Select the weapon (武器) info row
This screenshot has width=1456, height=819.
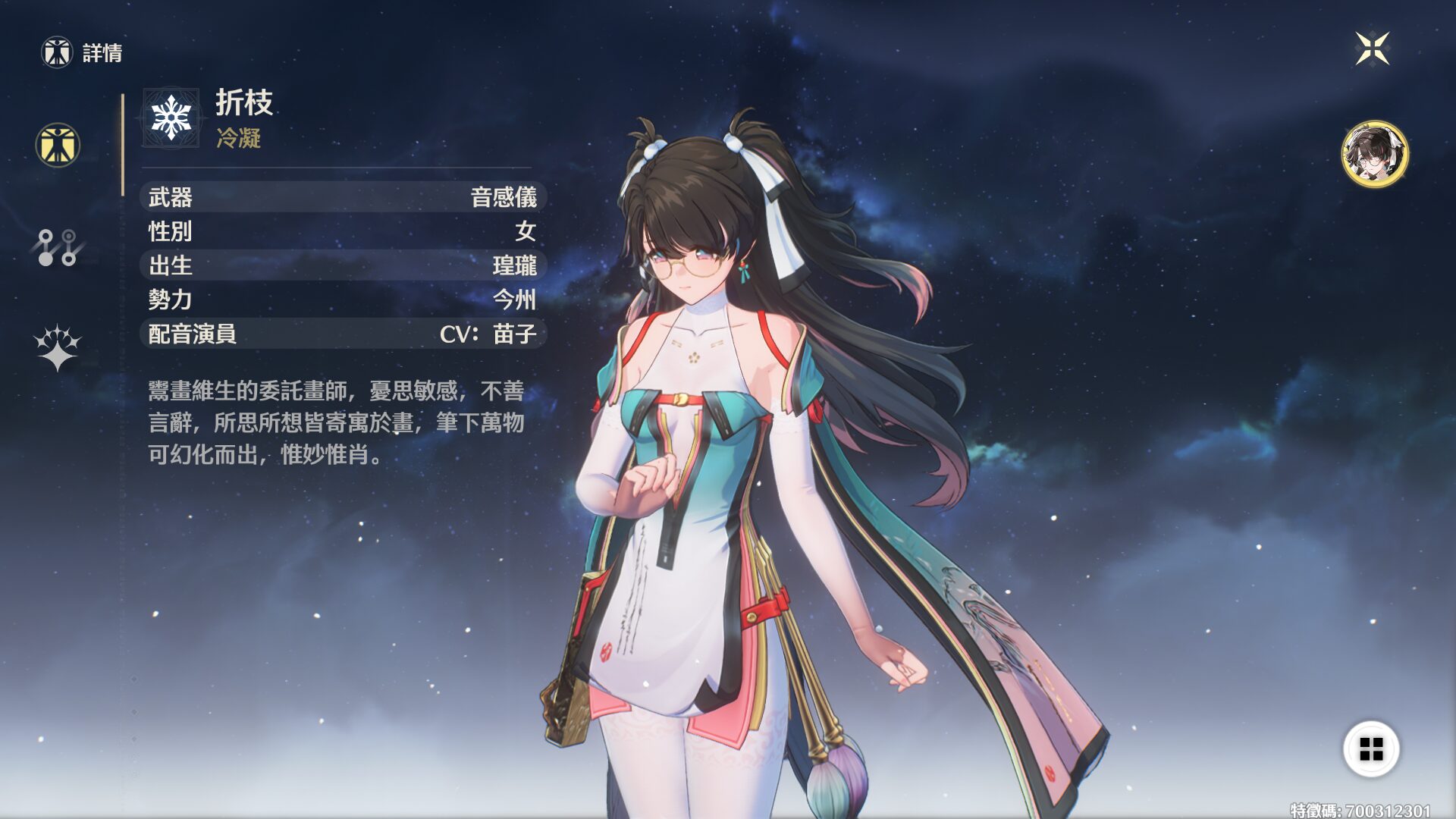[343, 197]
